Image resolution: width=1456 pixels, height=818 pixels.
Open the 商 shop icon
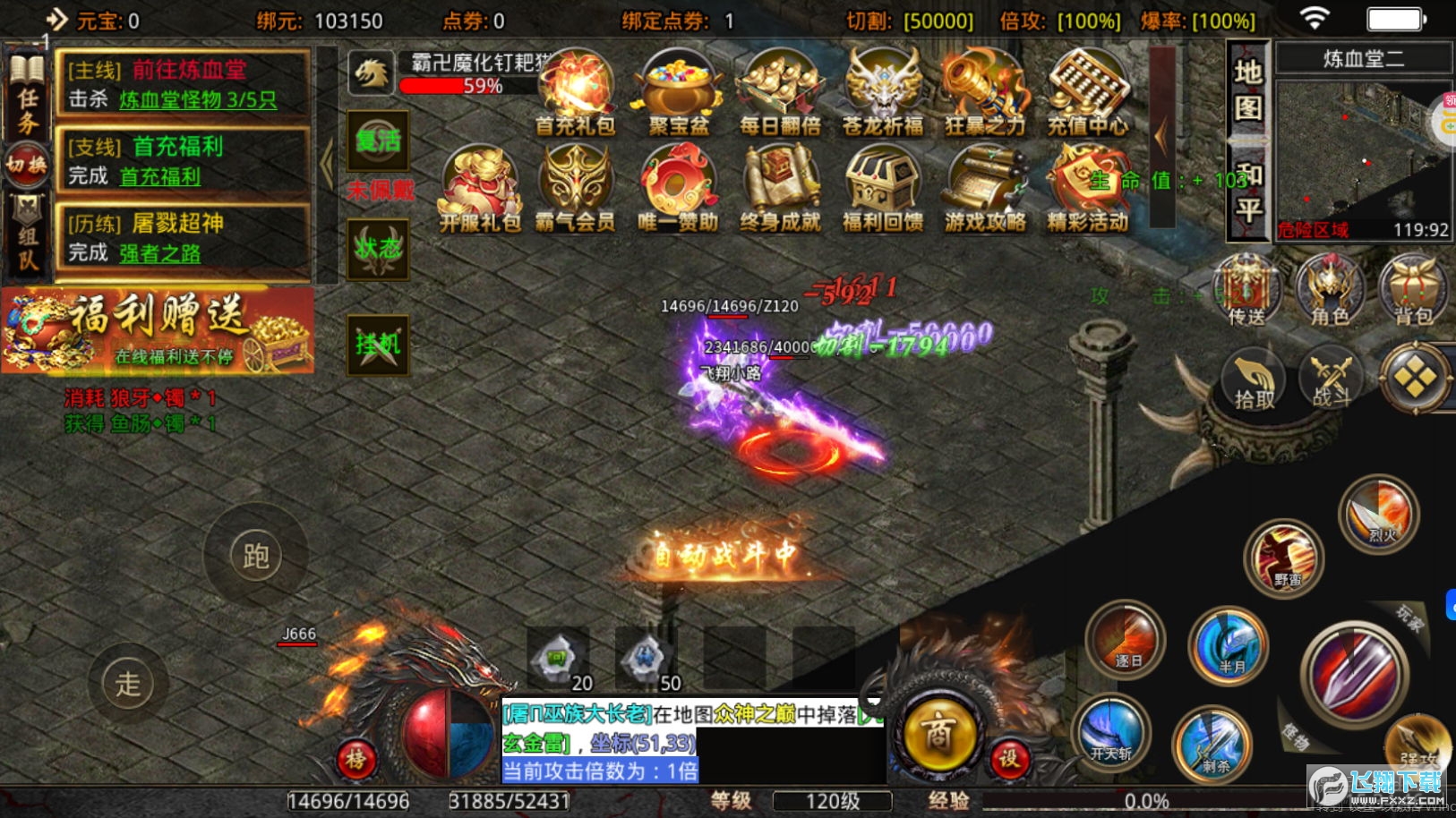[x=937, y=734]
